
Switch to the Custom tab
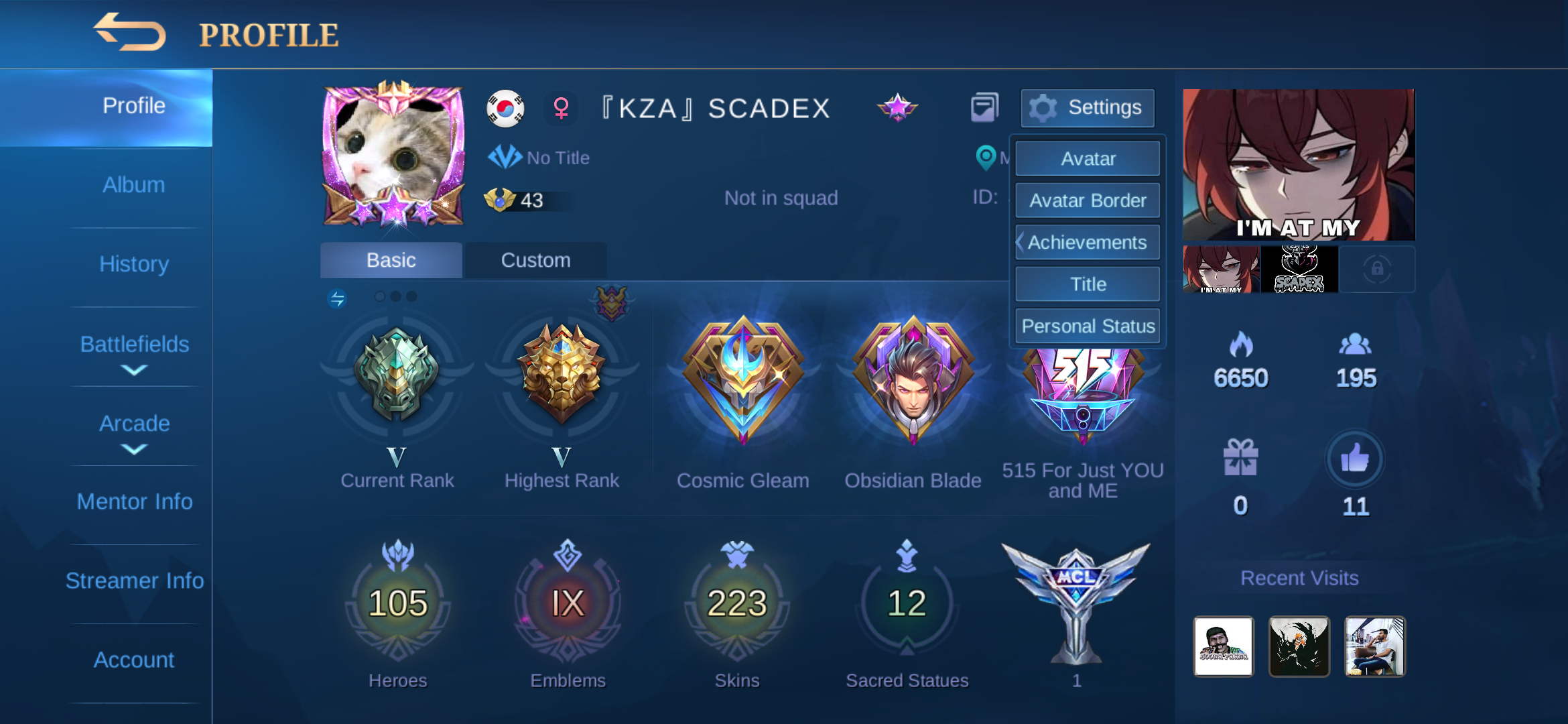(535, 260)
